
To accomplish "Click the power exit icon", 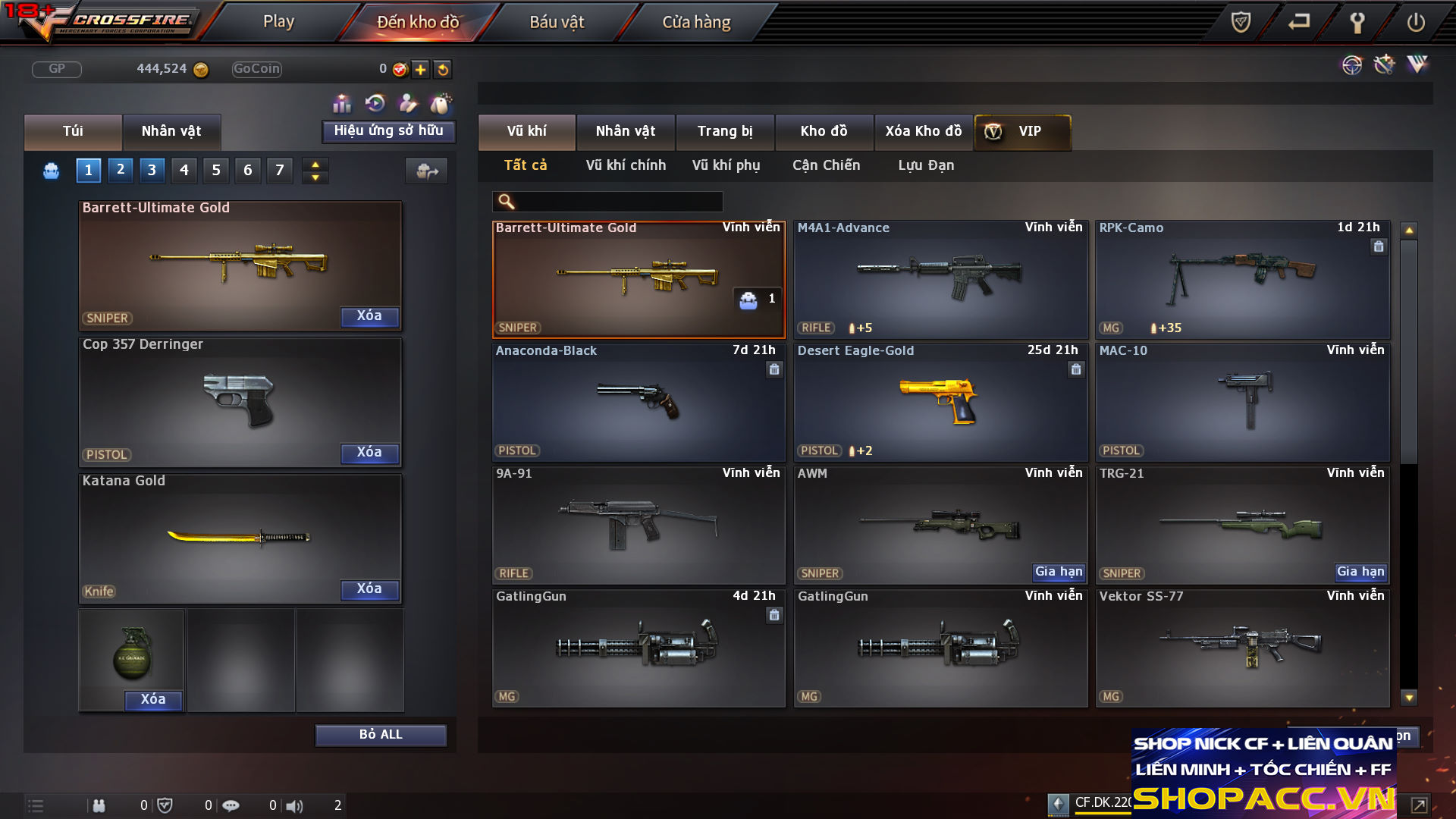I will pyautogui.click(x=1415, y=22).
